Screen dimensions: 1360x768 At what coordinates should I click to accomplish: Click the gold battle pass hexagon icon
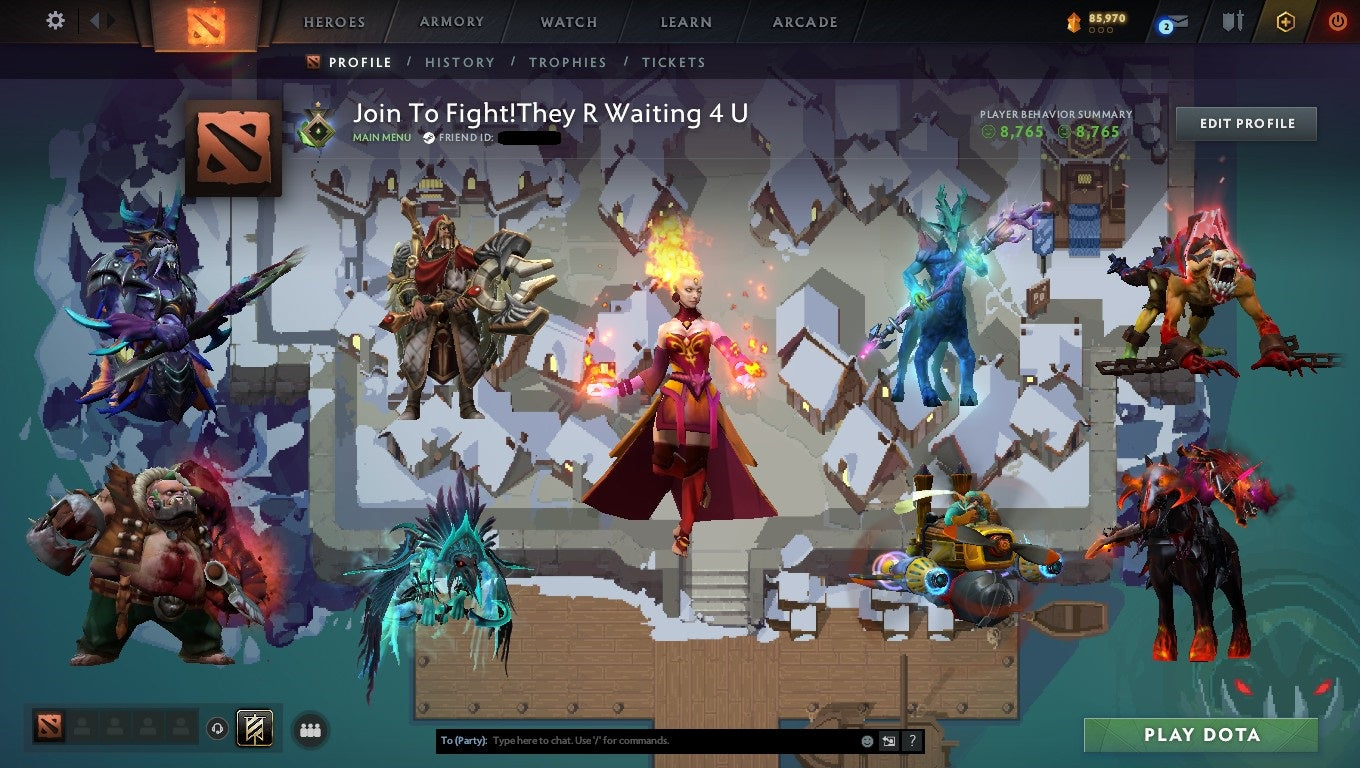click(1287, 22)
